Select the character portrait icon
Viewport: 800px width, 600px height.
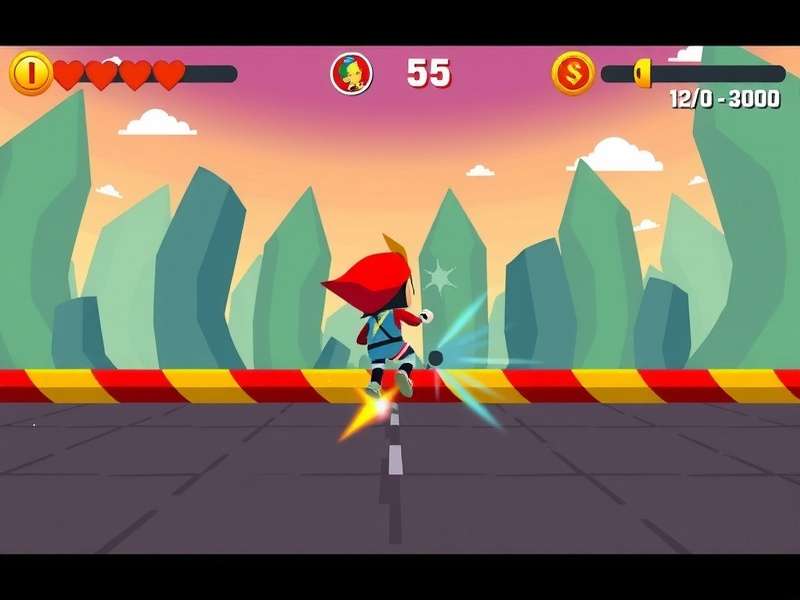coord(351,73)
